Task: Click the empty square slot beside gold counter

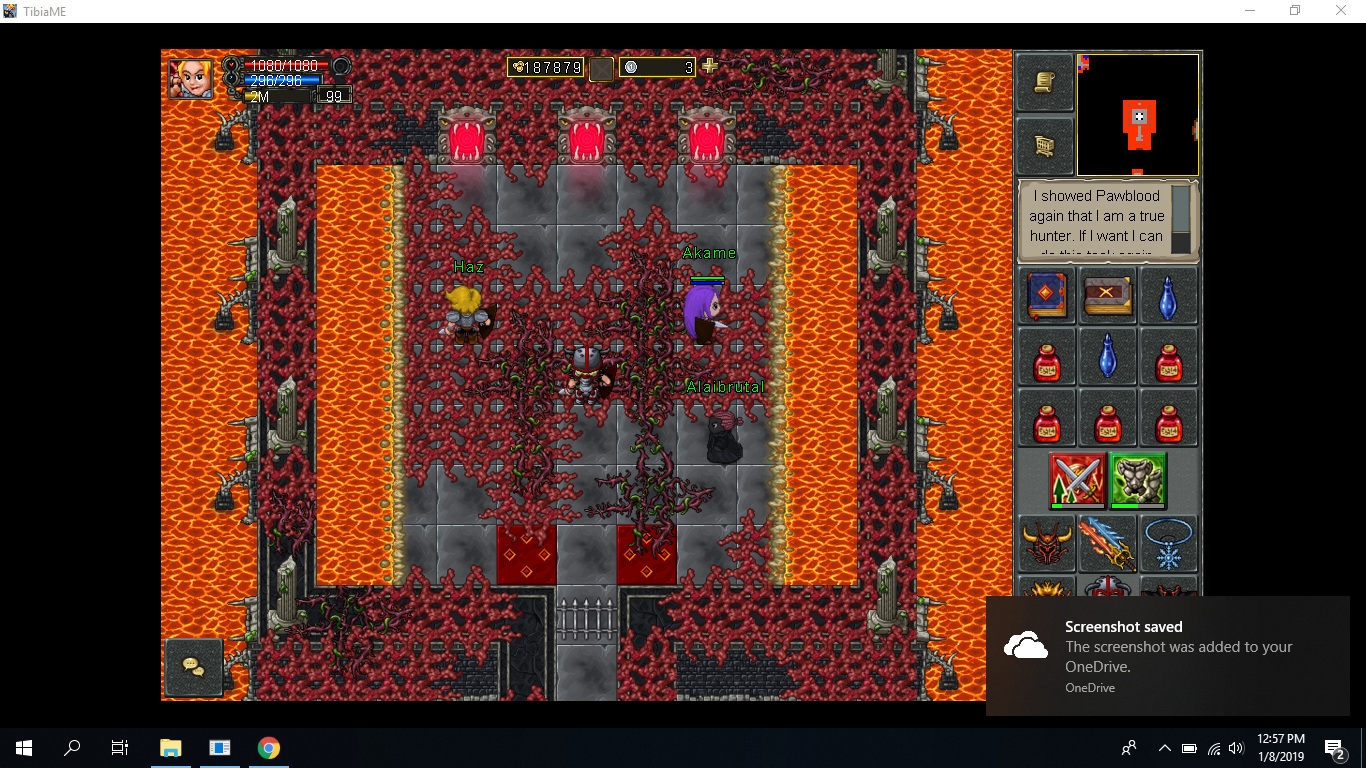Action: (x=601, y=68)
